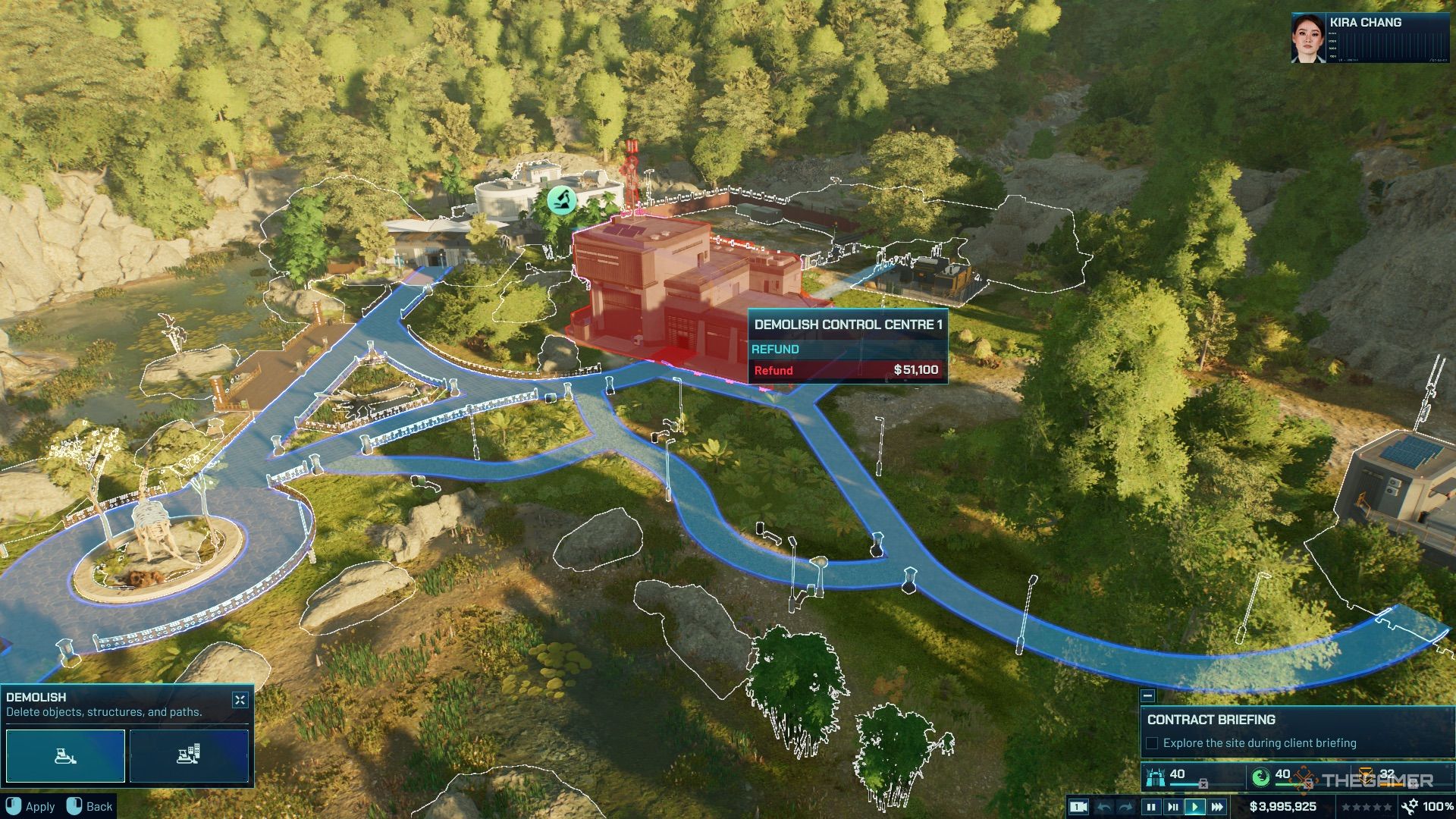Click the camera mode icon
The height and width of the screenshot is (819, 1456).
click(x=1078, y=807)
